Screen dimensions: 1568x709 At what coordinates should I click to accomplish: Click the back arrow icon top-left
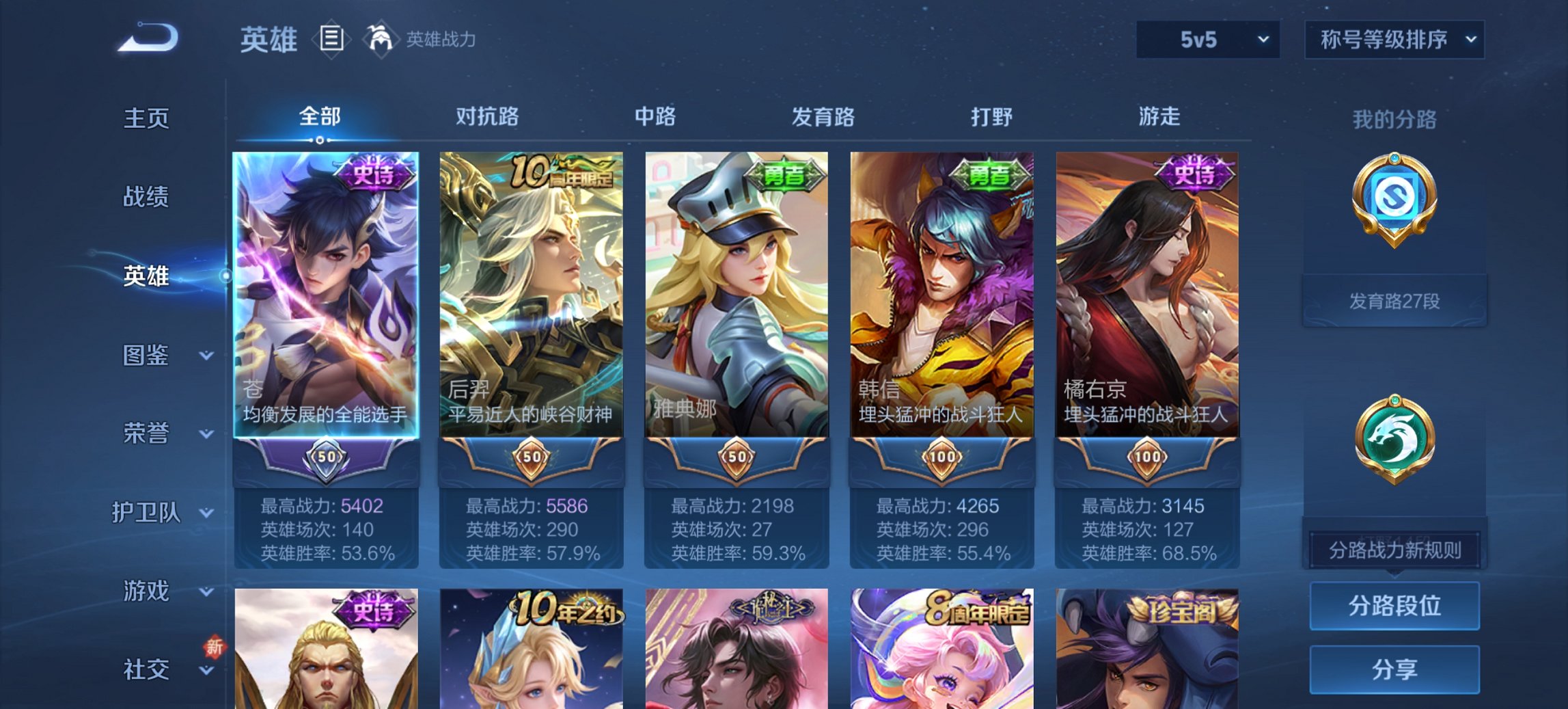click(146, 39)
